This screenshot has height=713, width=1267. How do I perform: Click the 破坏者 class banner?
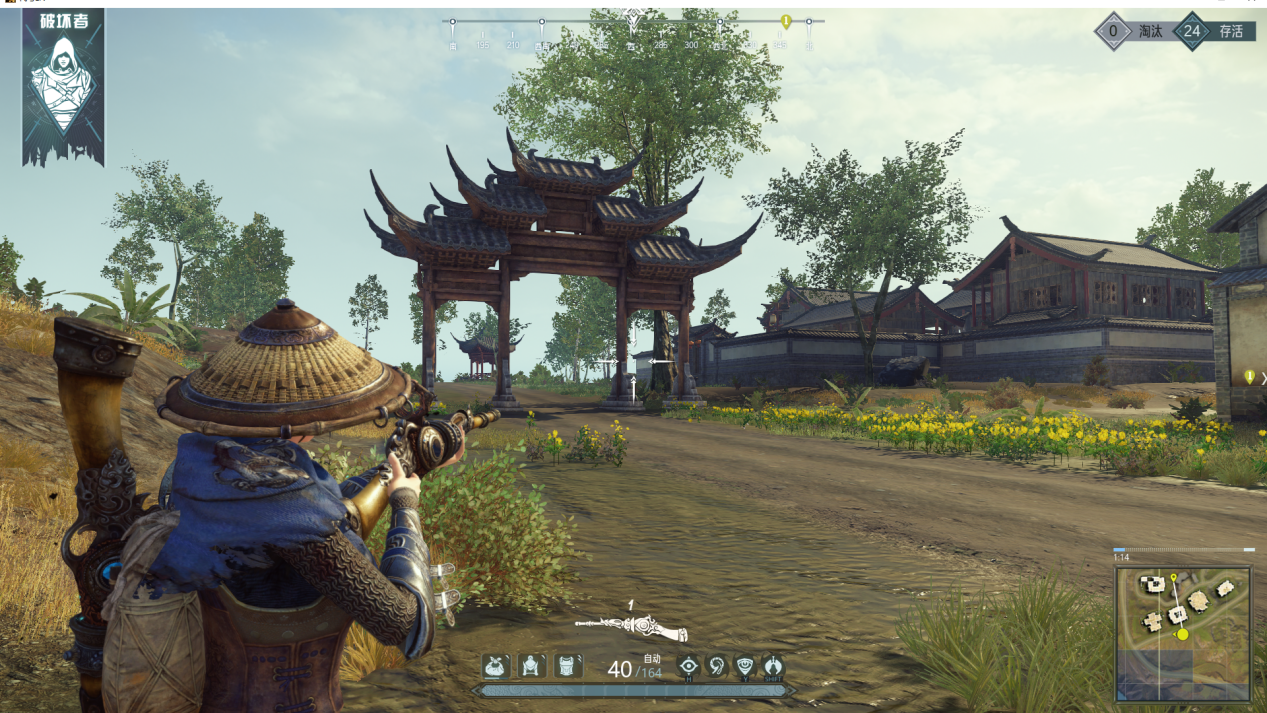pos(63,86)
